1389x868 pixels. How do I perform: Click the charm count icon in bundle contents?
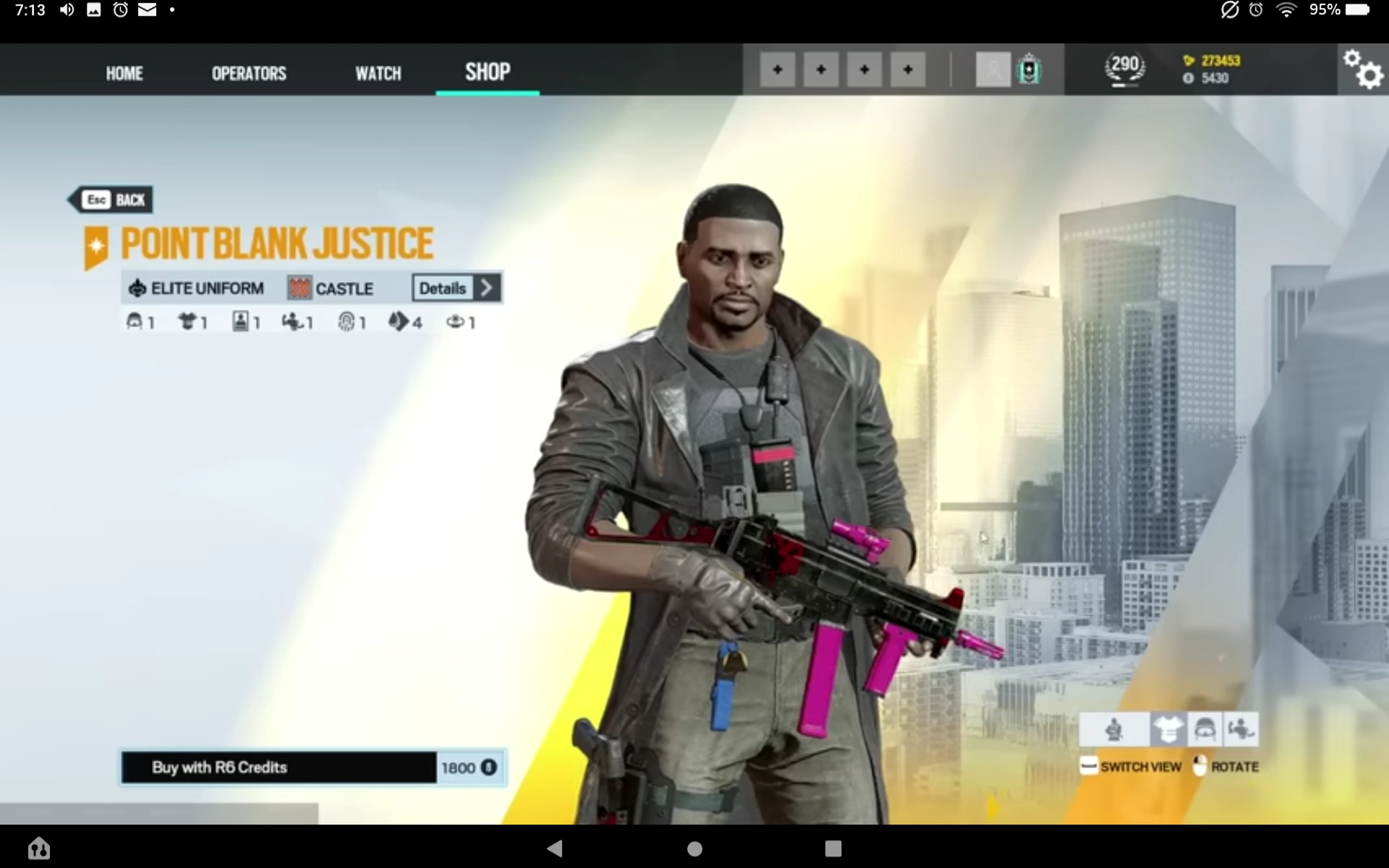coord(456,322)
